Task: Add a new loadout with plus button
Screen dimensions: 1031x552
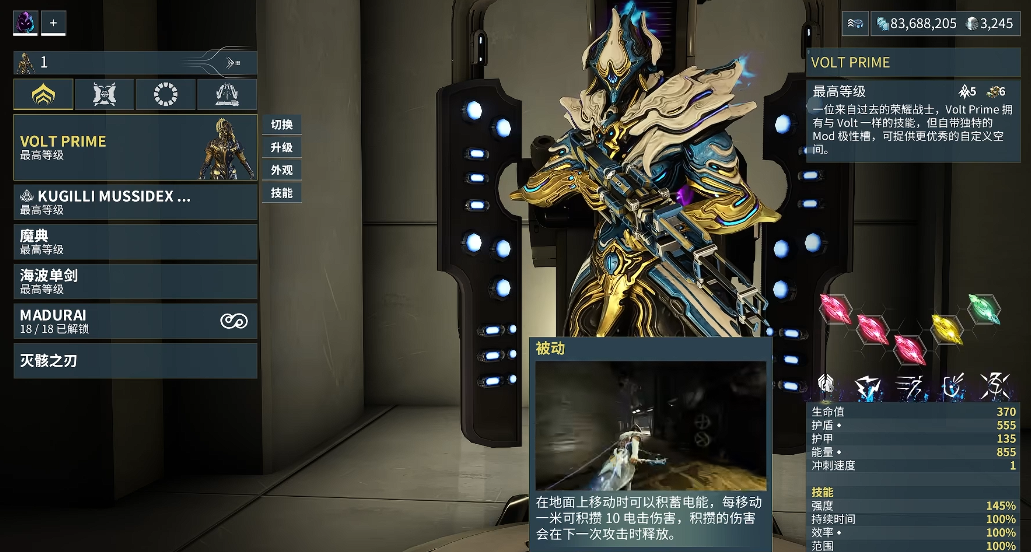Action: [53, 22]
